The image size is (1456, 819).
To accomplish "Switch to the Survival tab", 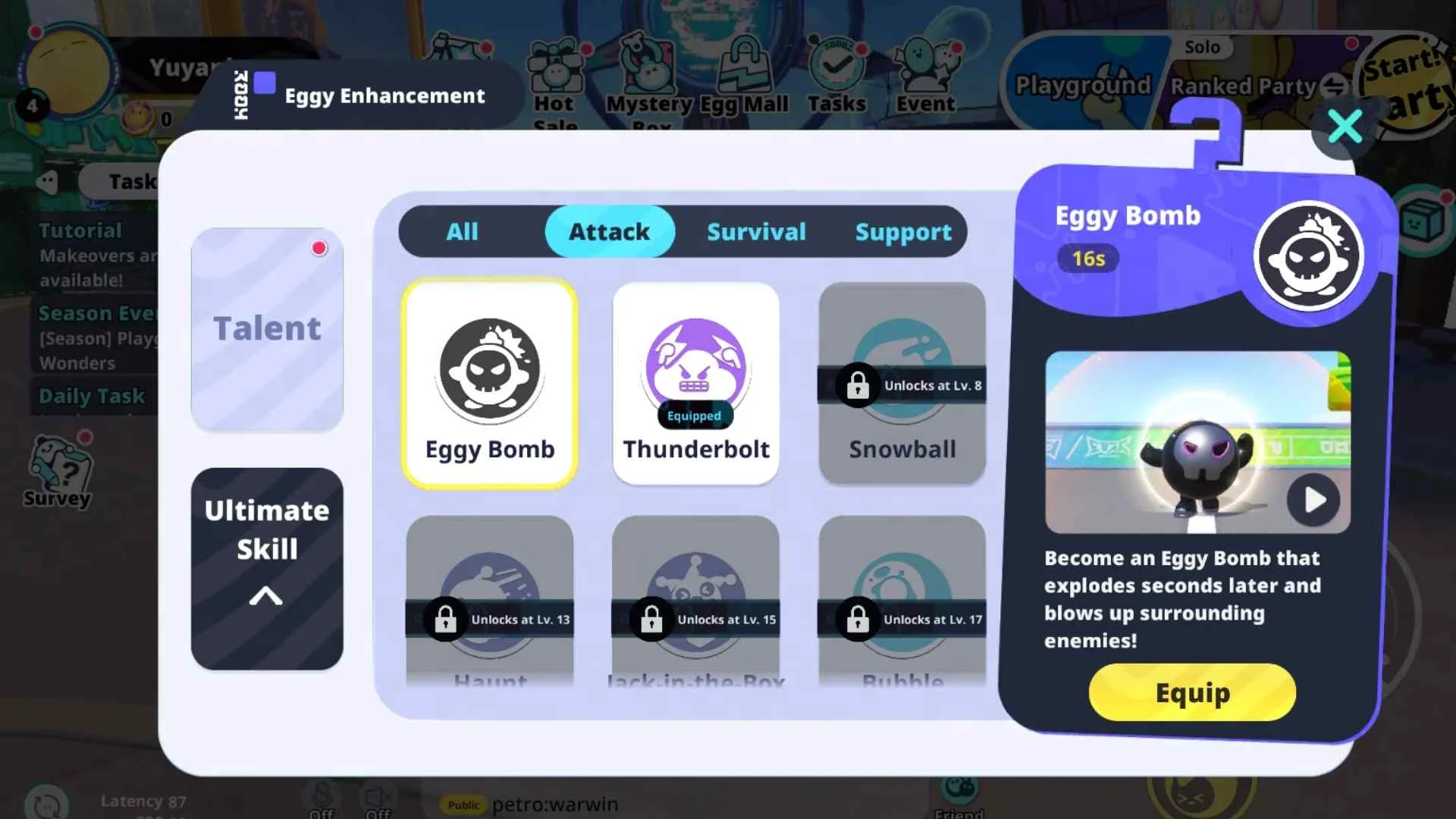I will point(756,232).
